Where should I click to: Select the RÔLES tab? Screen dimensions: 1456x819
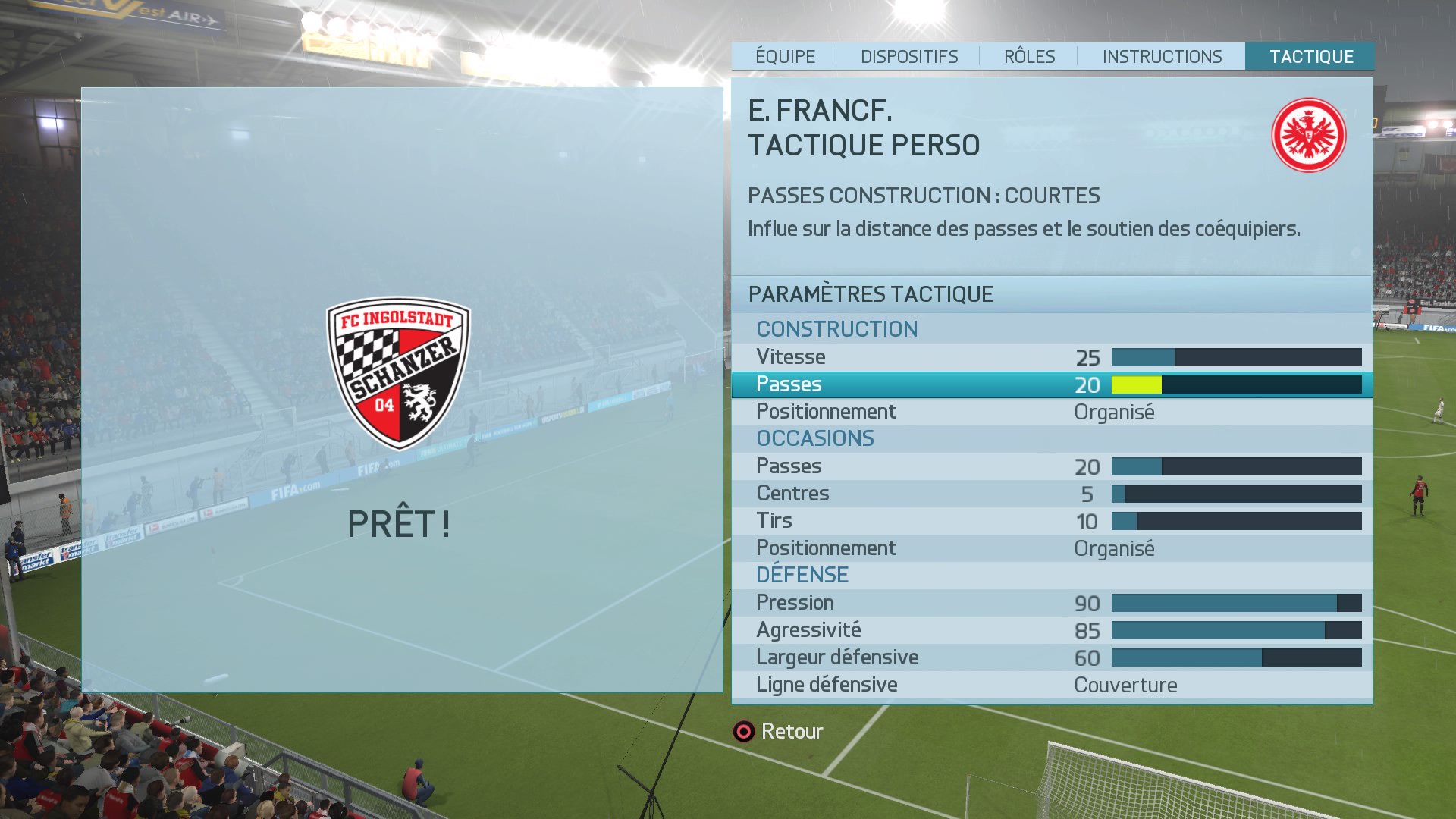1029,57
